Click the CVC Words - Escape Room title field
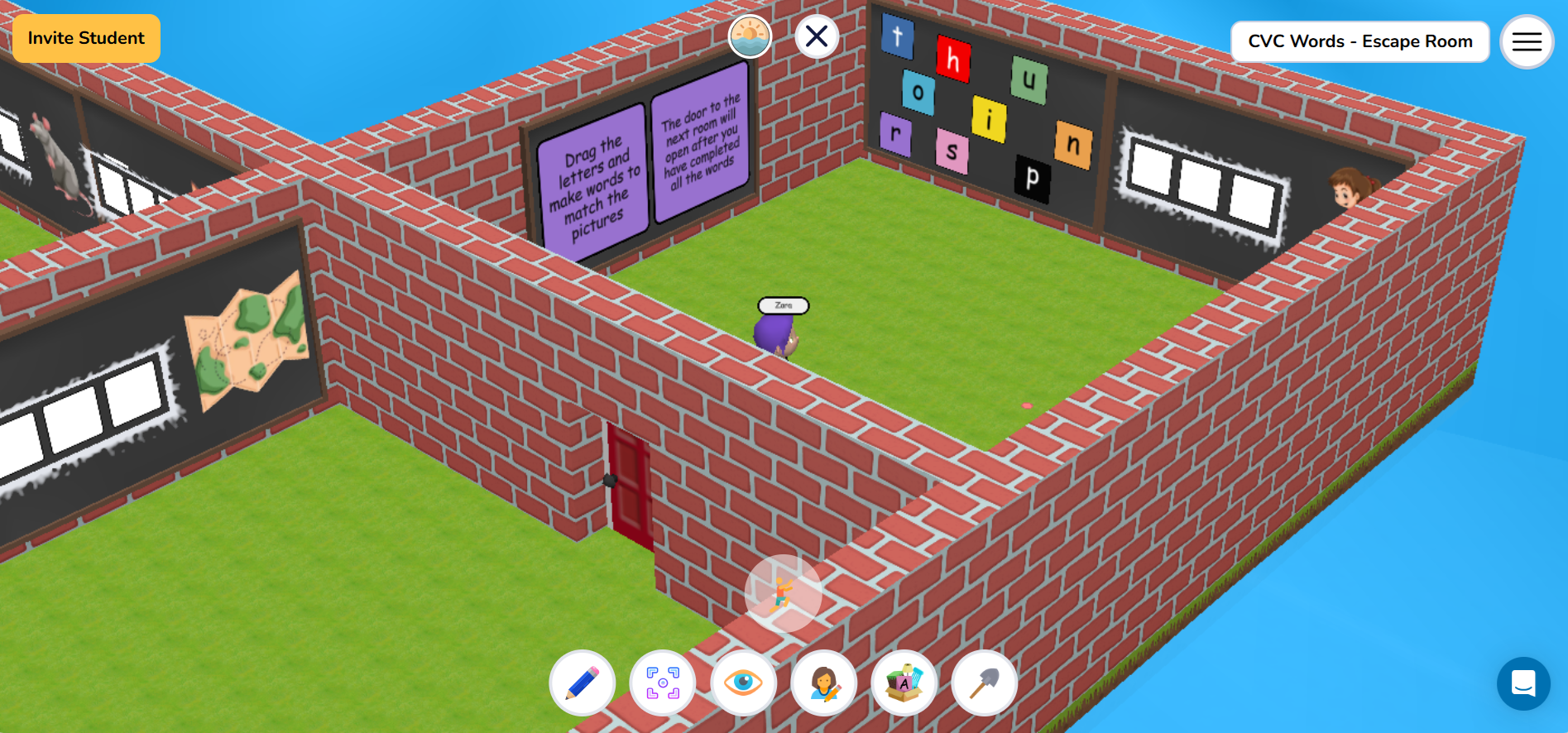 (x=1359, y=41)
